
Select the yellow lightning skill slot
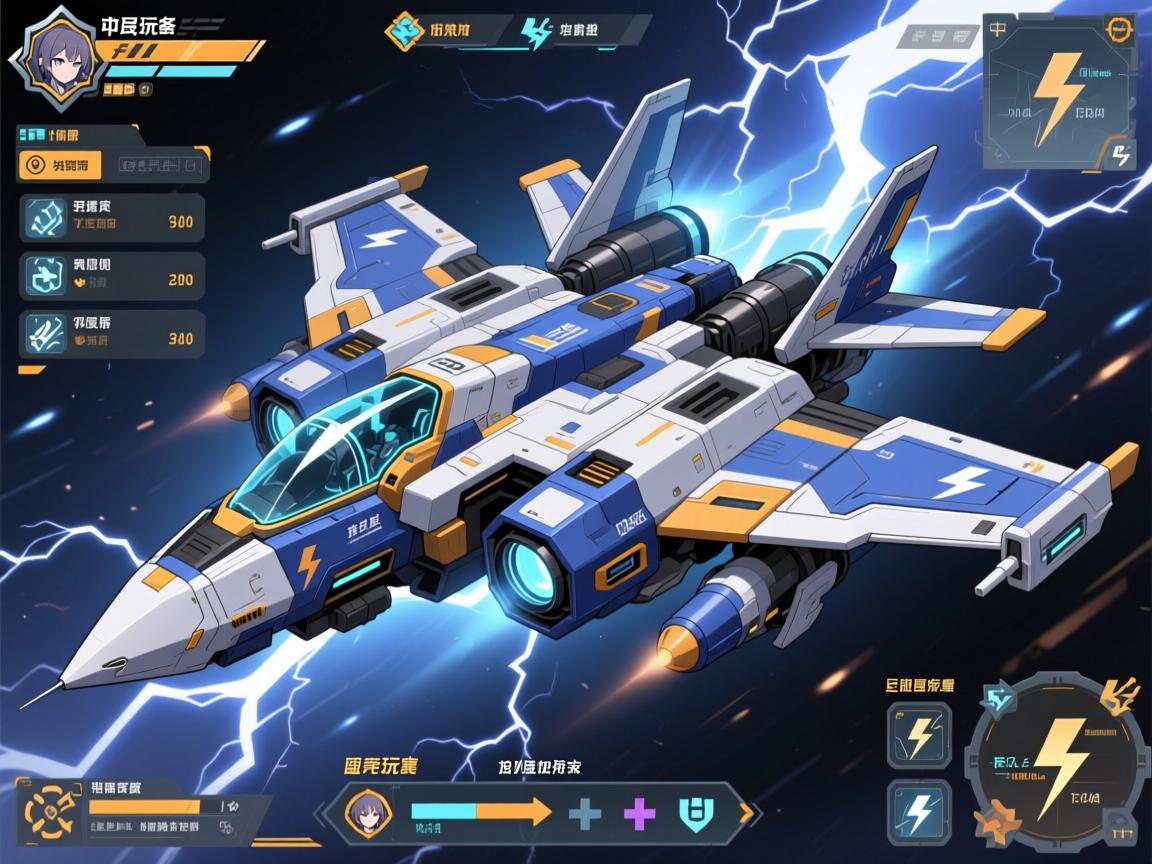point(919,735)
